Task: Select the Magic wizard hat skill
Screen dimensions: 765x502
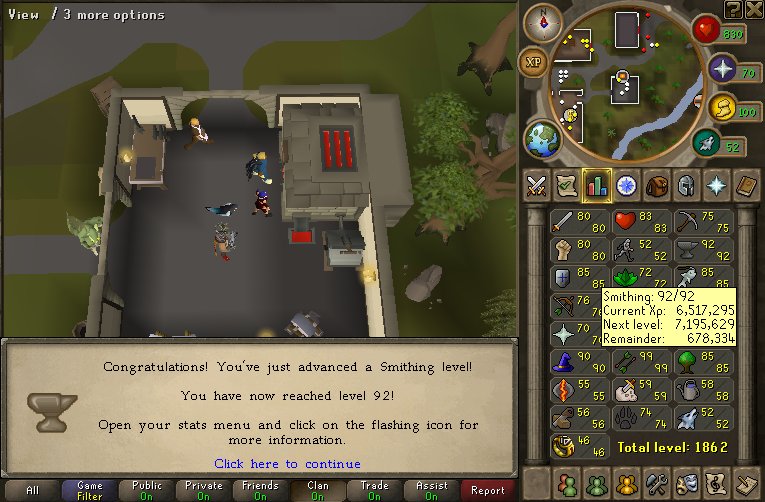Action: tap(576, 360)
